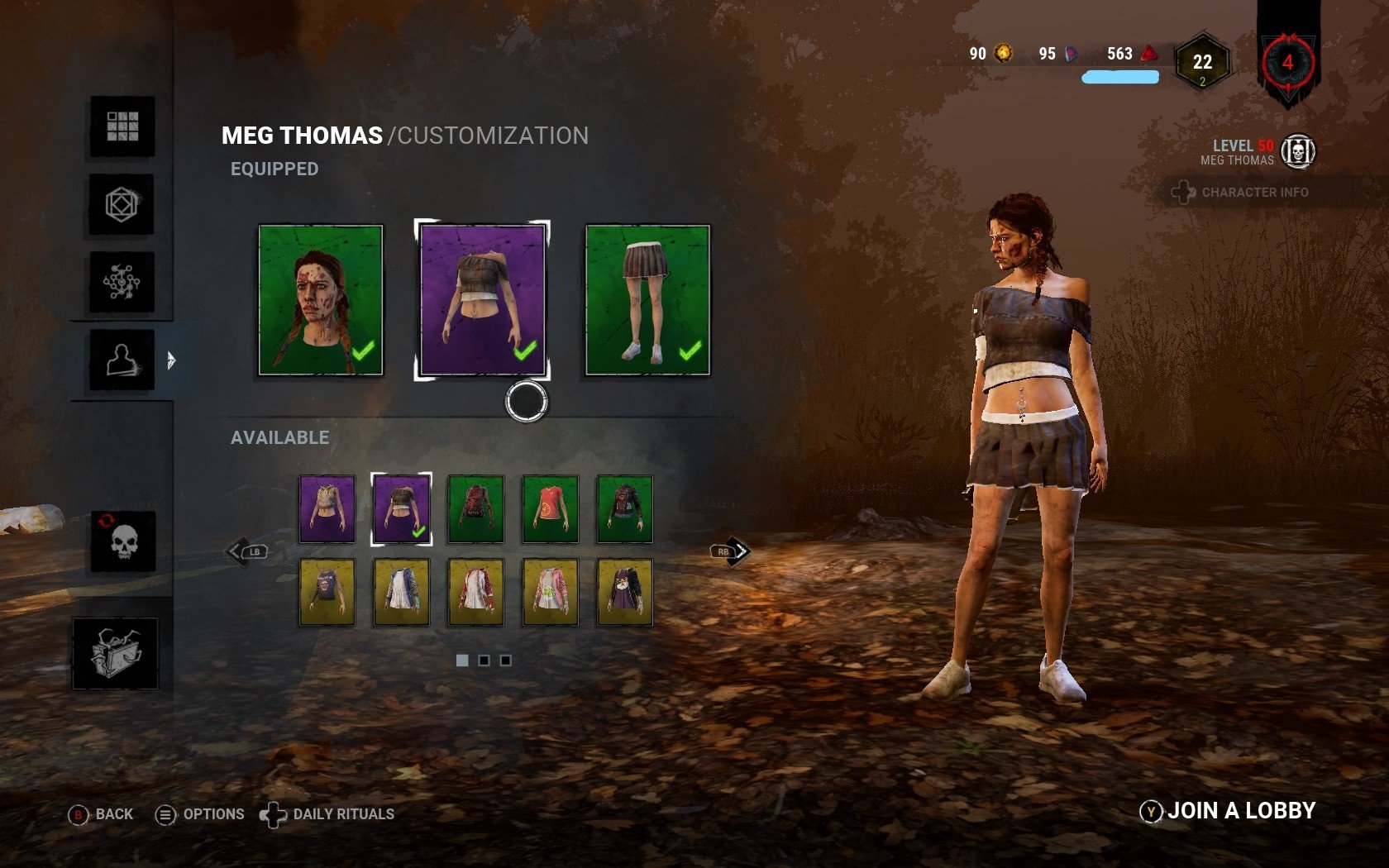Choose the blue jacket white shirt torso

401,592
